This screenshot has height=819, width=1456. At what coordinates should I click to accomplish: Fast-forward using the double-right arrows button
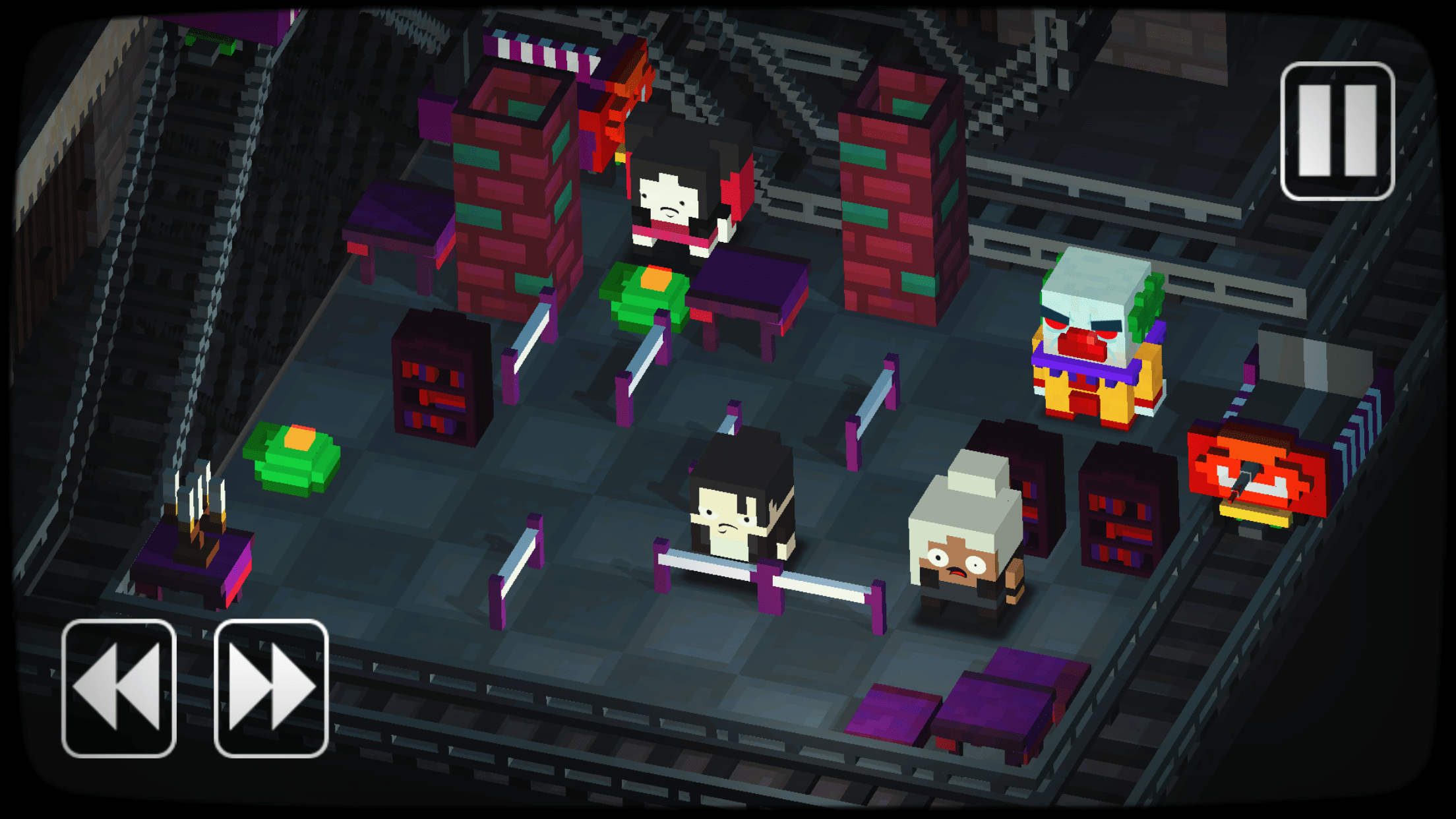pyautogui.click(x=271, y=688)
